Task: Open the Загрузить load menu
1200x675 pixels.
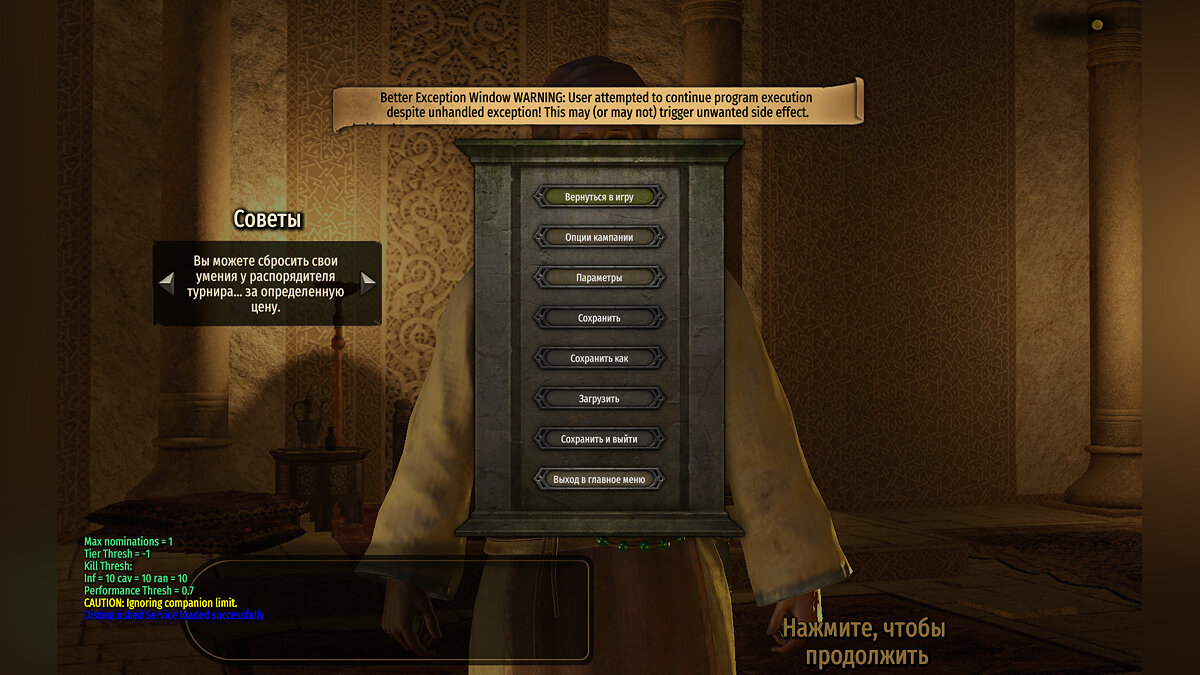Action: (x=599, y=398)
